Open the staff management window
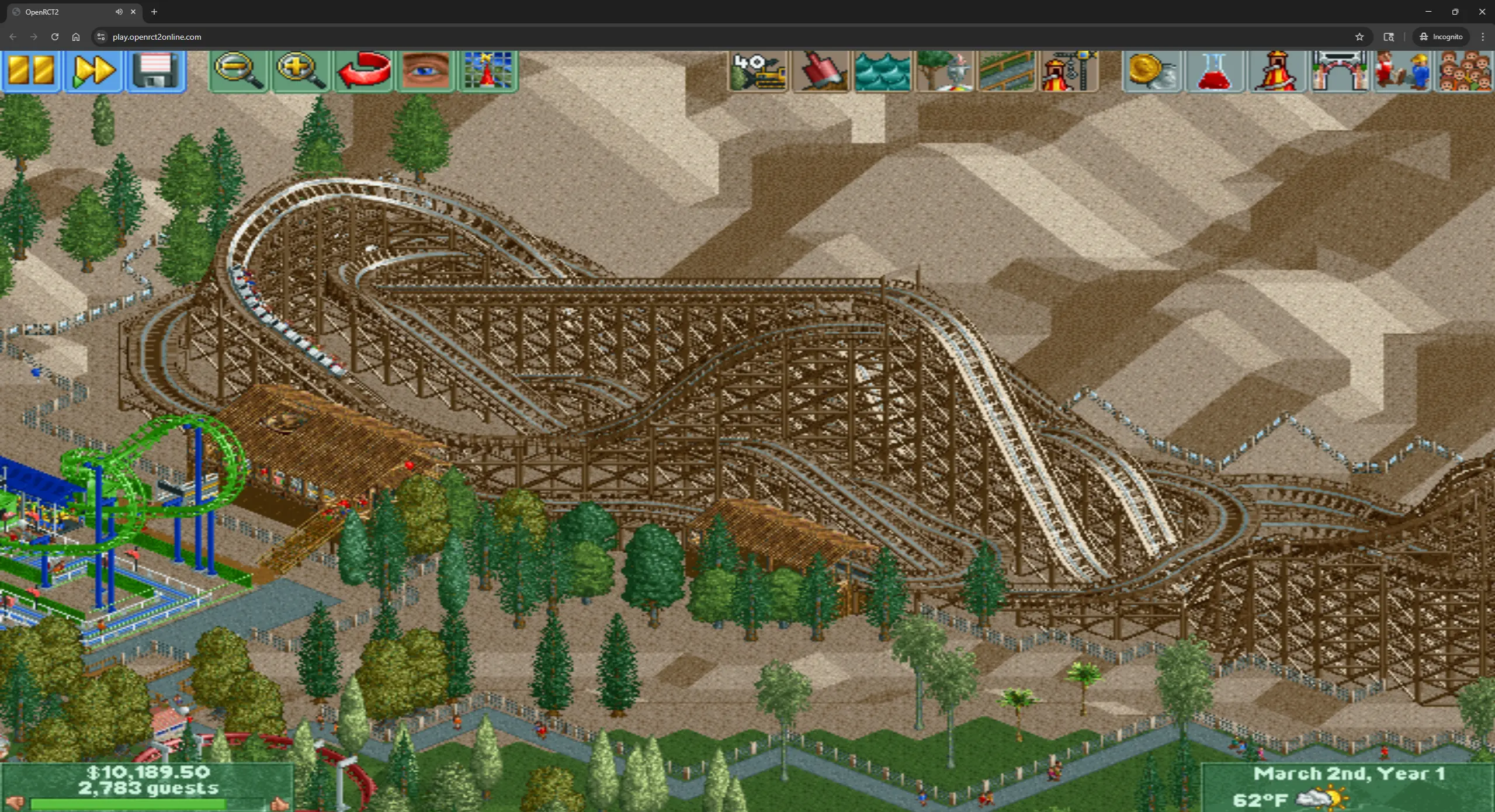Viewport: 1495px width, 812px height. 1402,71
